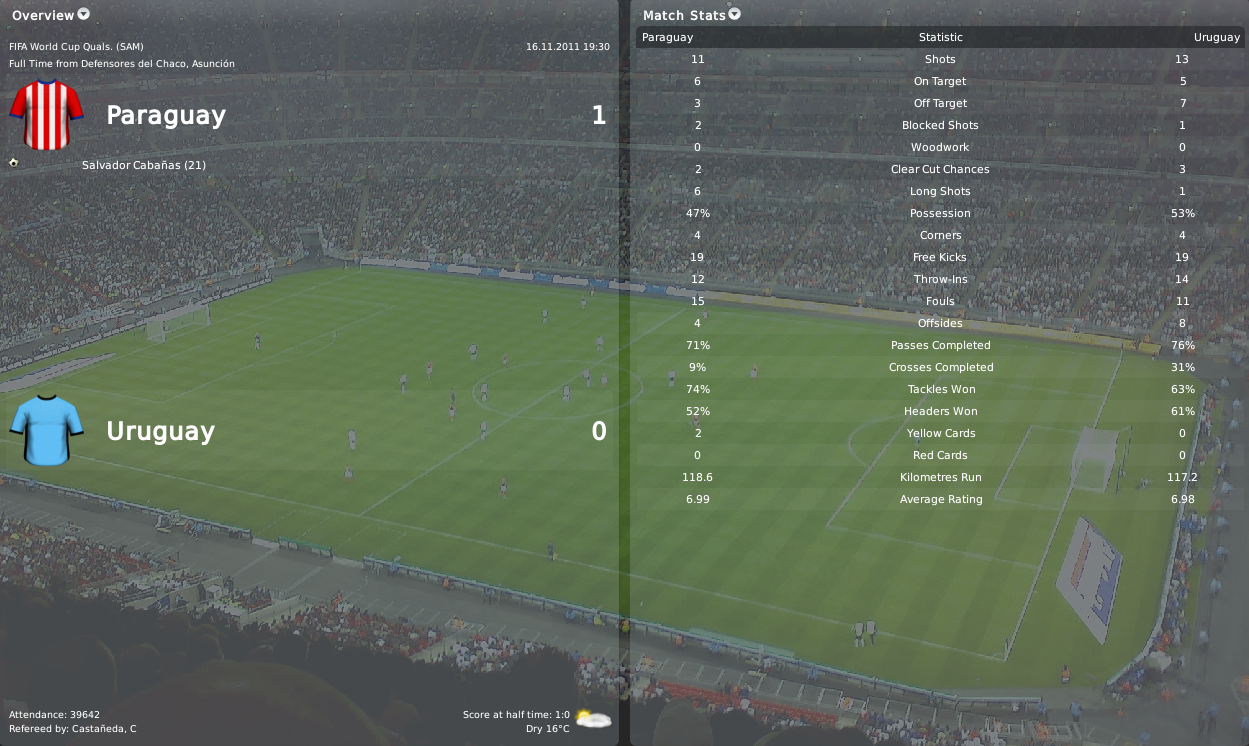Select the Paraguay team name
This screenshot has height=746, width=1249.
point(166,115)
